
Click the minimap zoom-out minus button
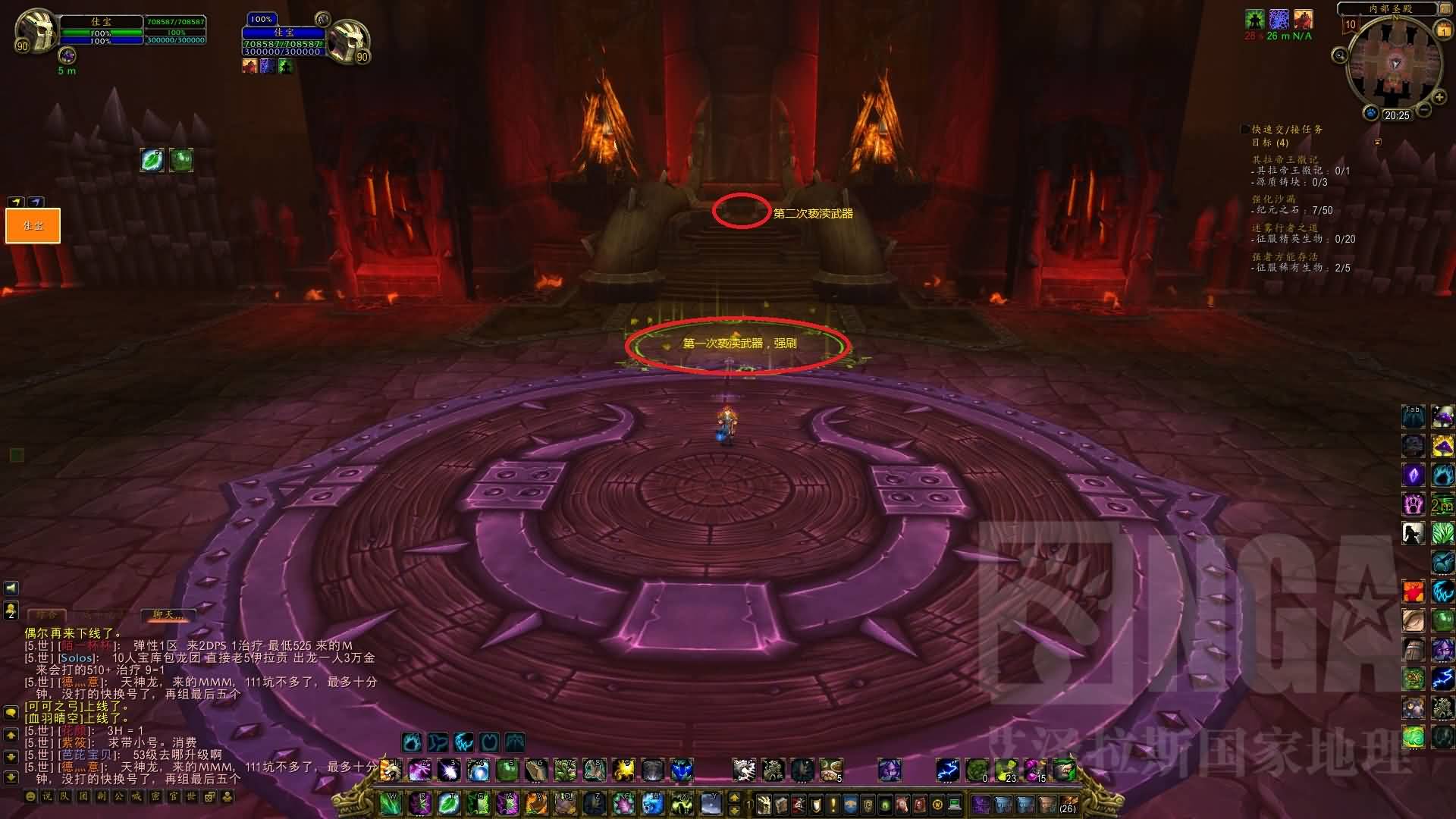pyautogui.click(x=1424, y=111)
